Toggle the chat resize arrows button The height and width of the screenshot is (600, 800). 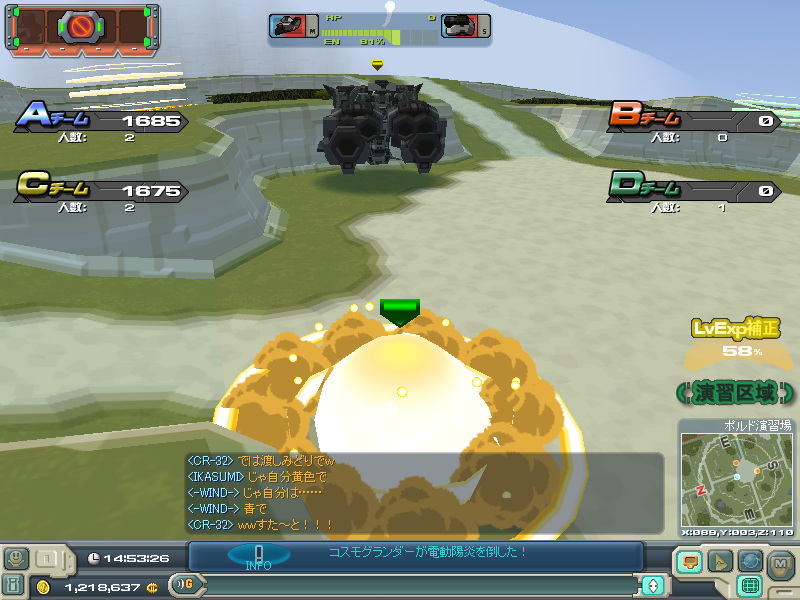pos(653,585)
